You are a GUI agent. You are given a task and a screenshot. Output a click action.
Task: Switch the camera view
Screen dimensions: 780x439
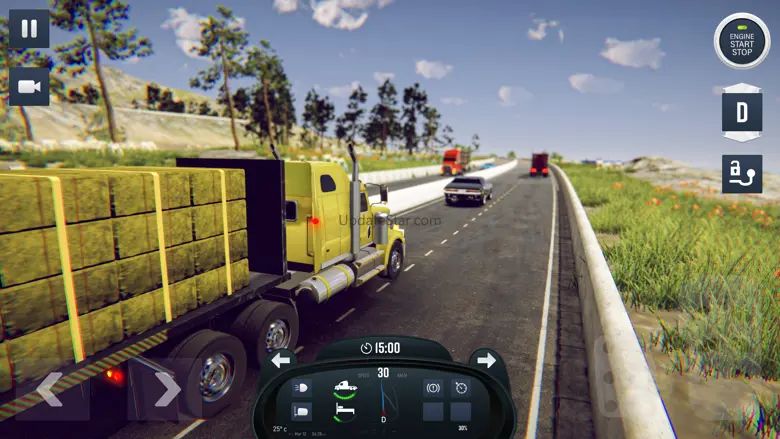point(29,87)
